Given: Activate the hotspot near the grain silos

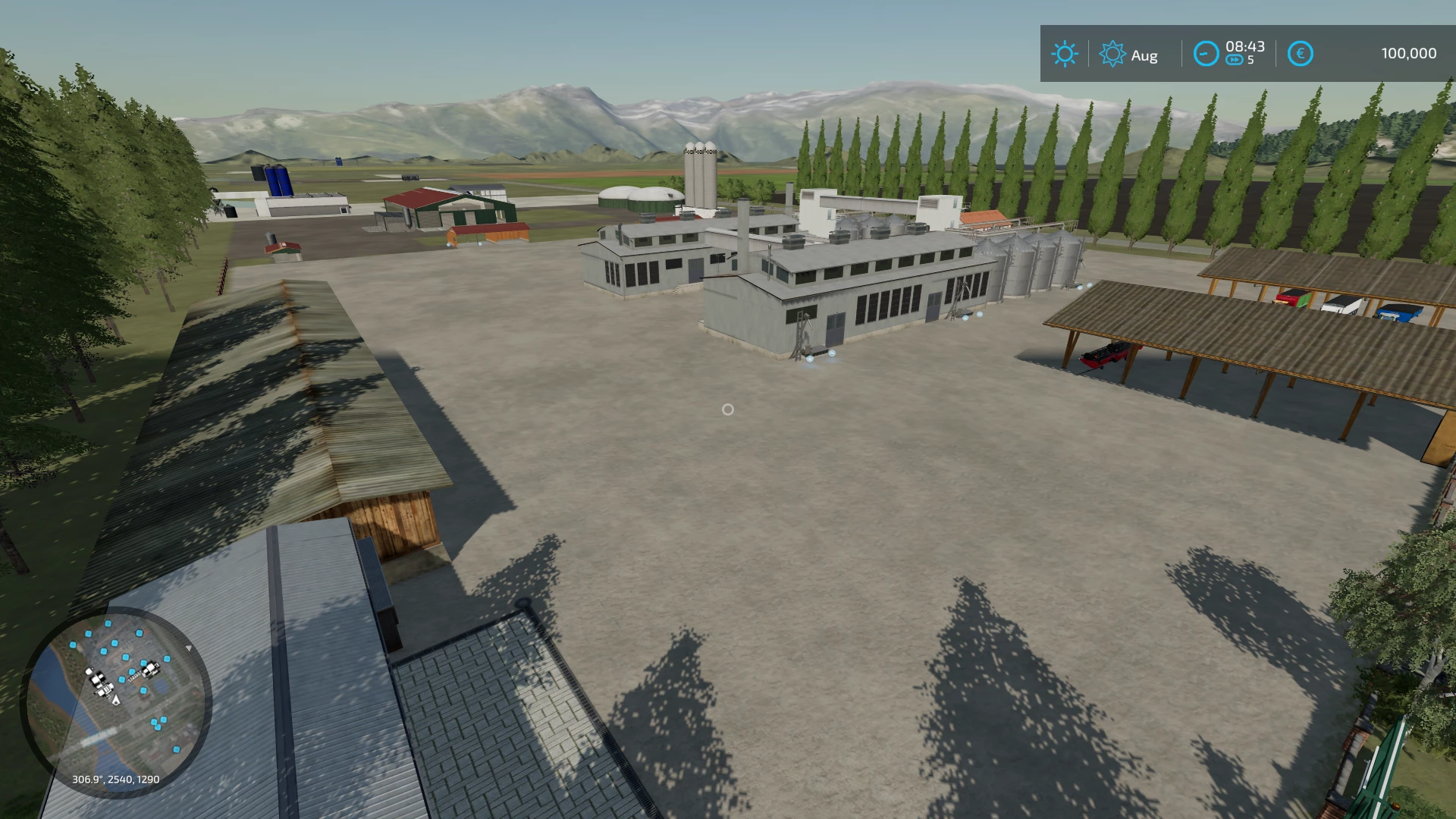Looking at the screenshot, I should pyautogui.click(x=1080, y=286).
